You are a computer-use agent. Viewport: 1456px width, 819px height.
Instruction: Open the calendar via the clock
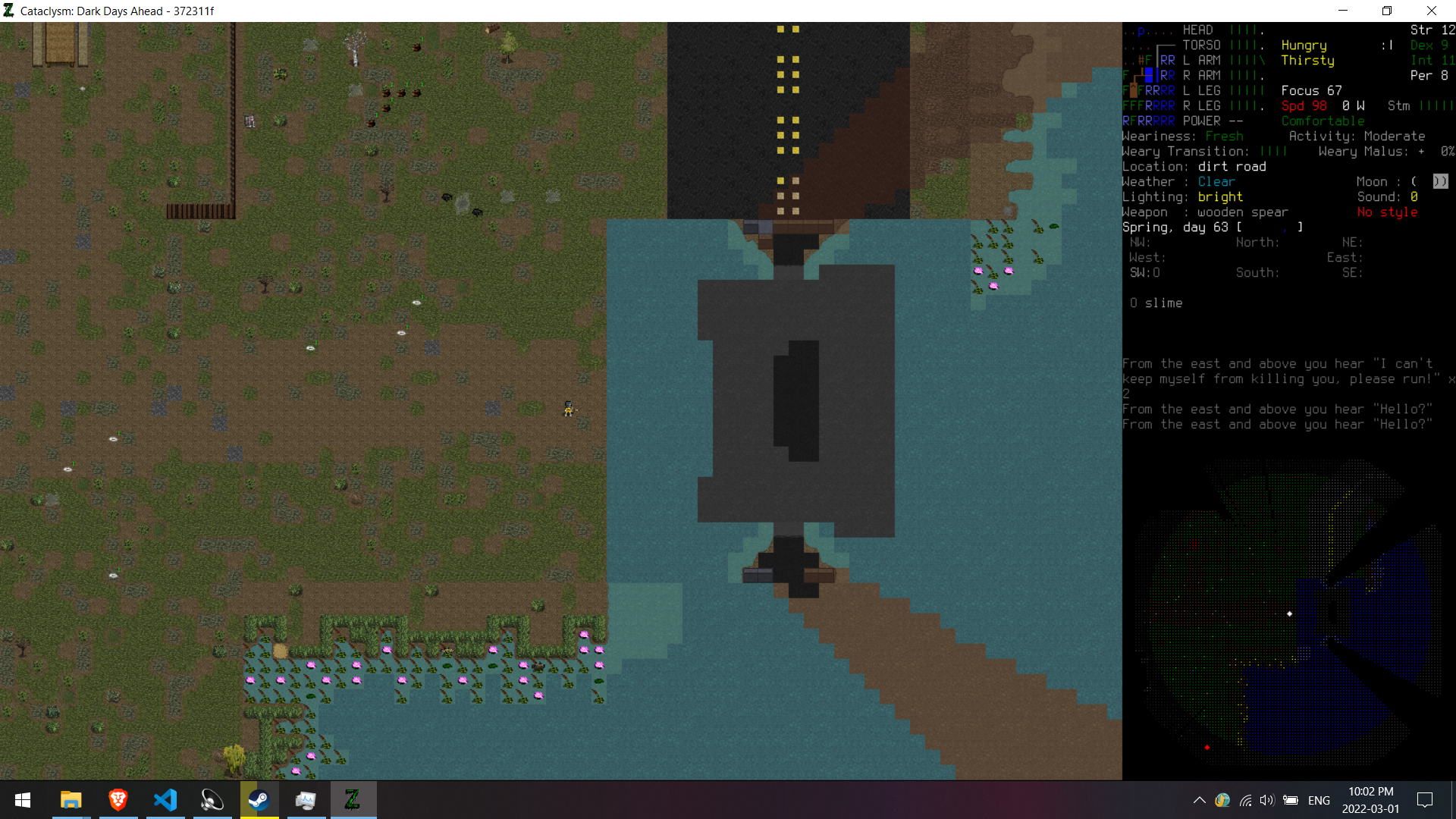click(x=1370, y=800)
